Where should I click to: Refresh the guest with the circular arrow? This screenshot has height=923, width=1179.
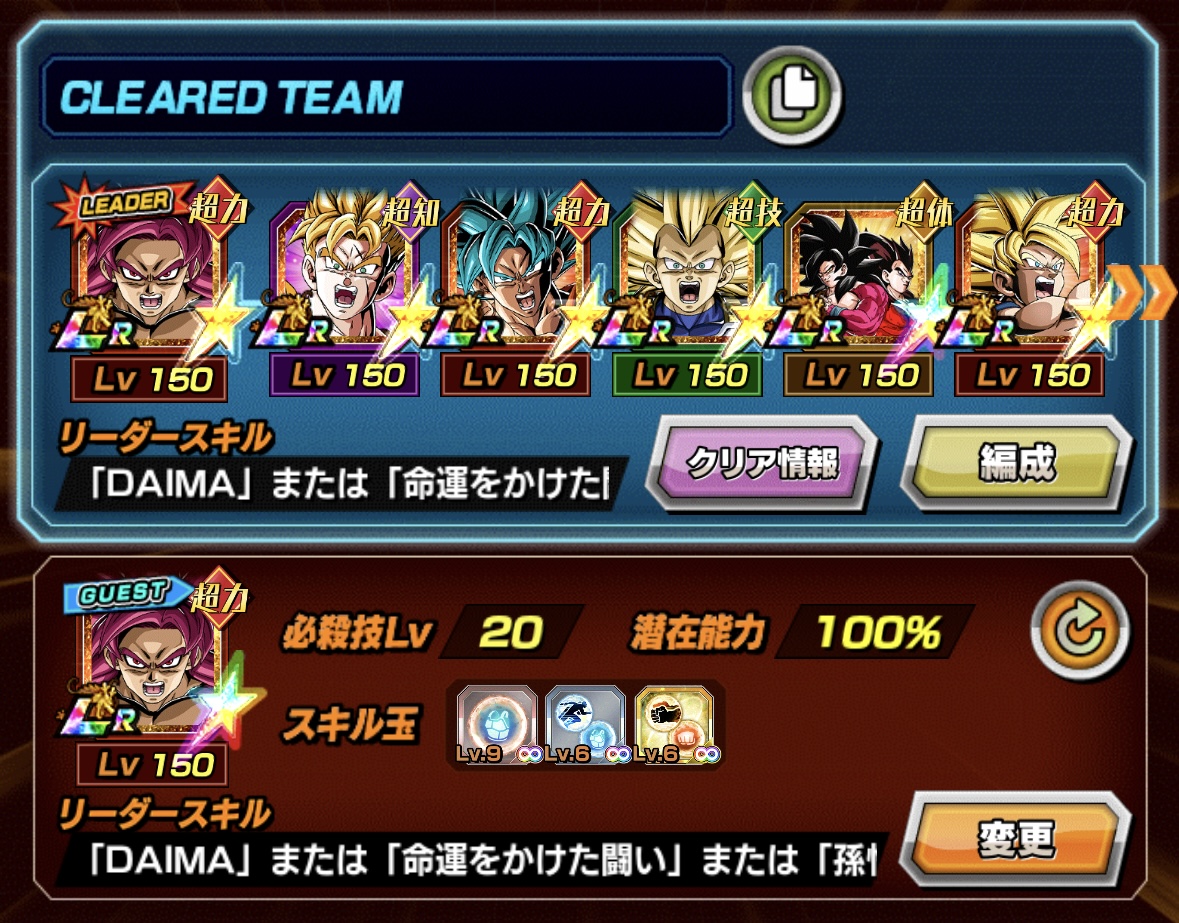[1076, 631]
